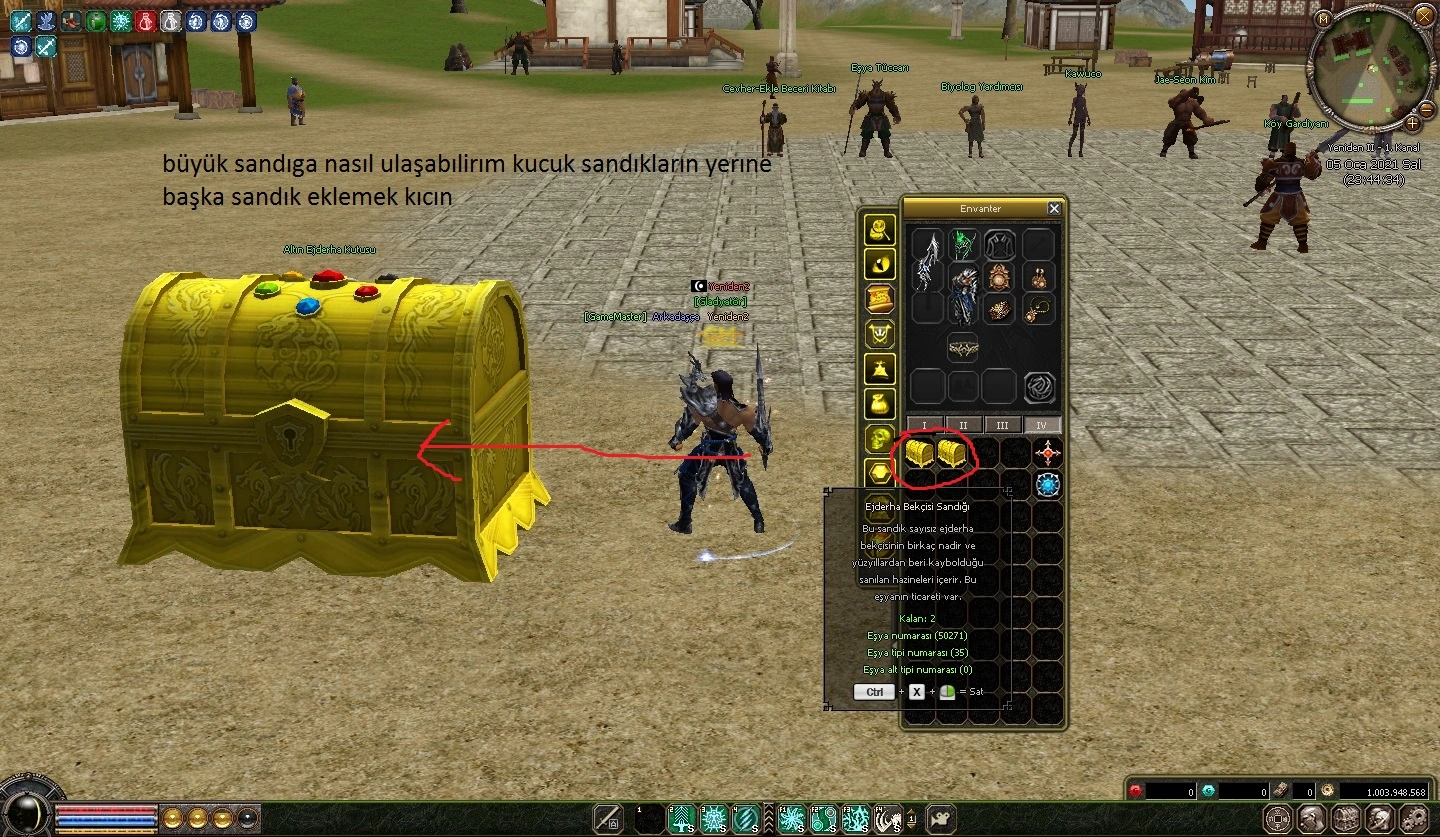
Task: Switch to inventory page II
Action: tap(963, 425)
